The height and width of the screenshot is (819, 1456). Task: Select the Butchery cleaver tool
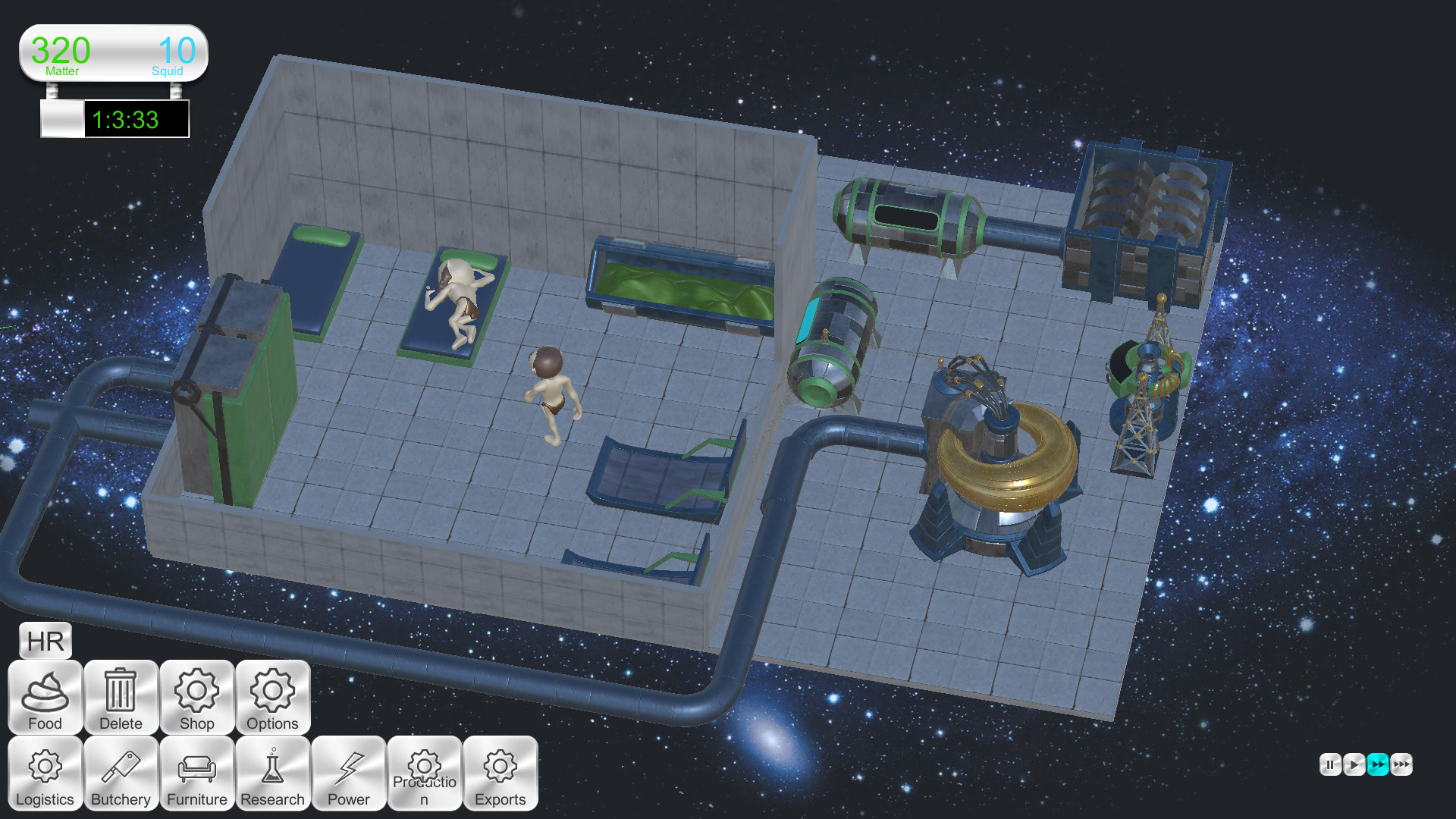[x=121, y=773]
